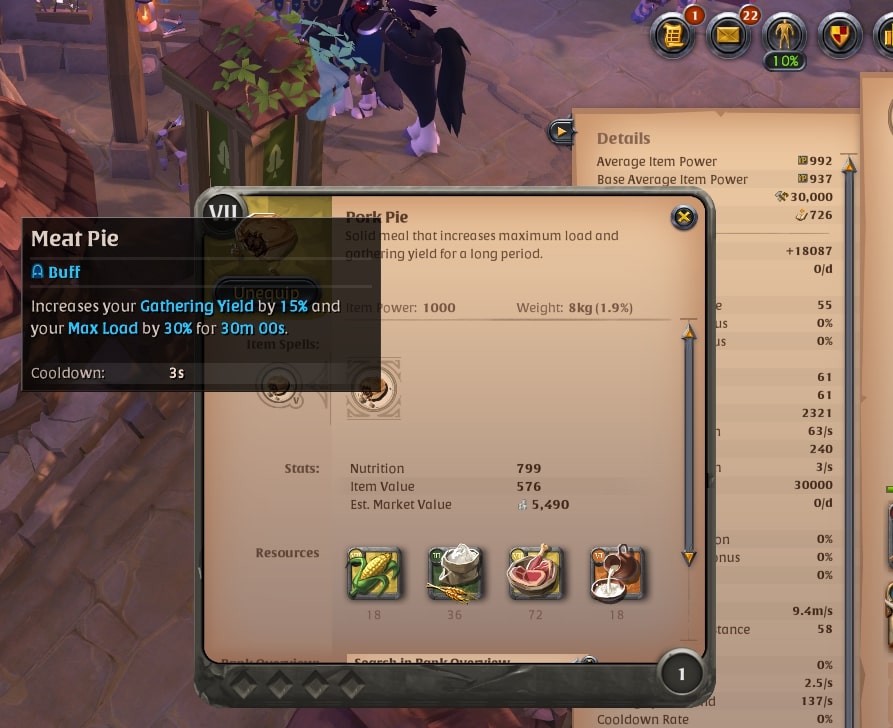
Task: Select the Meat Pie item spell icon
Action: (x=374, y=388)
